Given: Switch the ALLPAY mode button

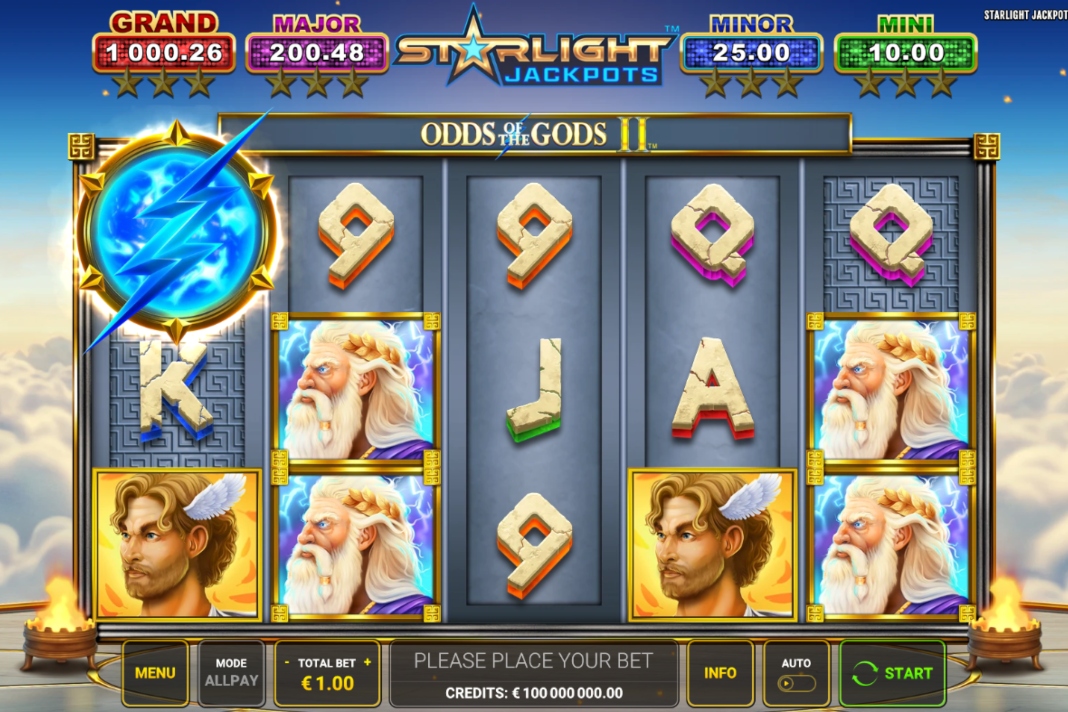Looking at the screenshot, I should pyautogui.click(x=231, y=673).
